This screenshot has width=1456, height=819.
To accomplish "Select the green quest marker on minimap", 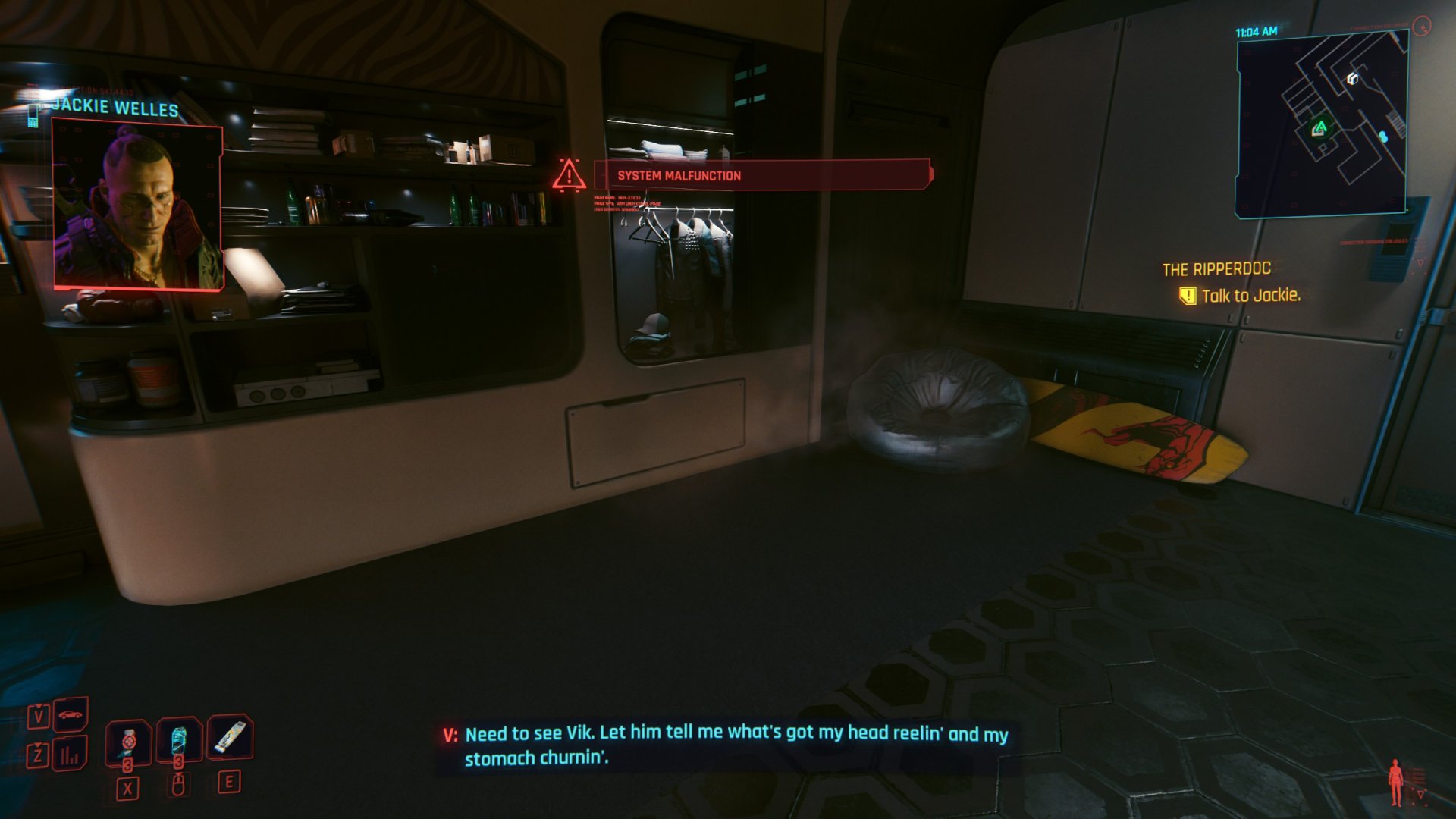I will (x=1320, y=127).
